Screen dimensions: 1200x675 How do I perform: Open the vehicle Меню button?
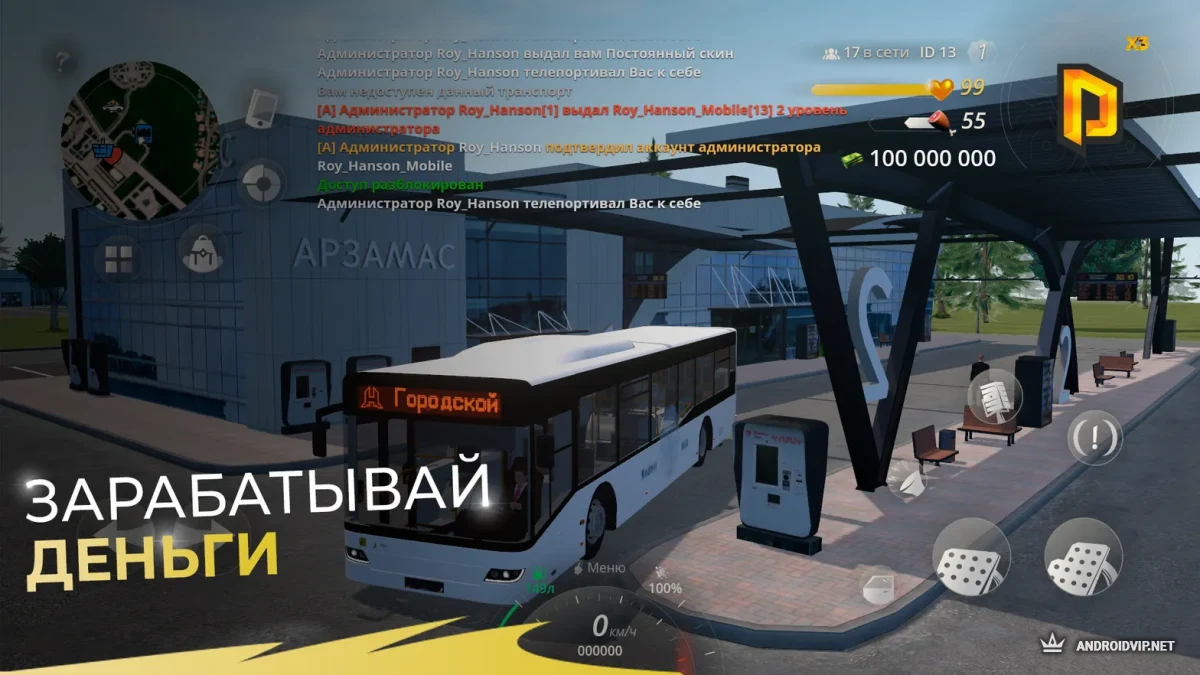[x=598, y=567]
